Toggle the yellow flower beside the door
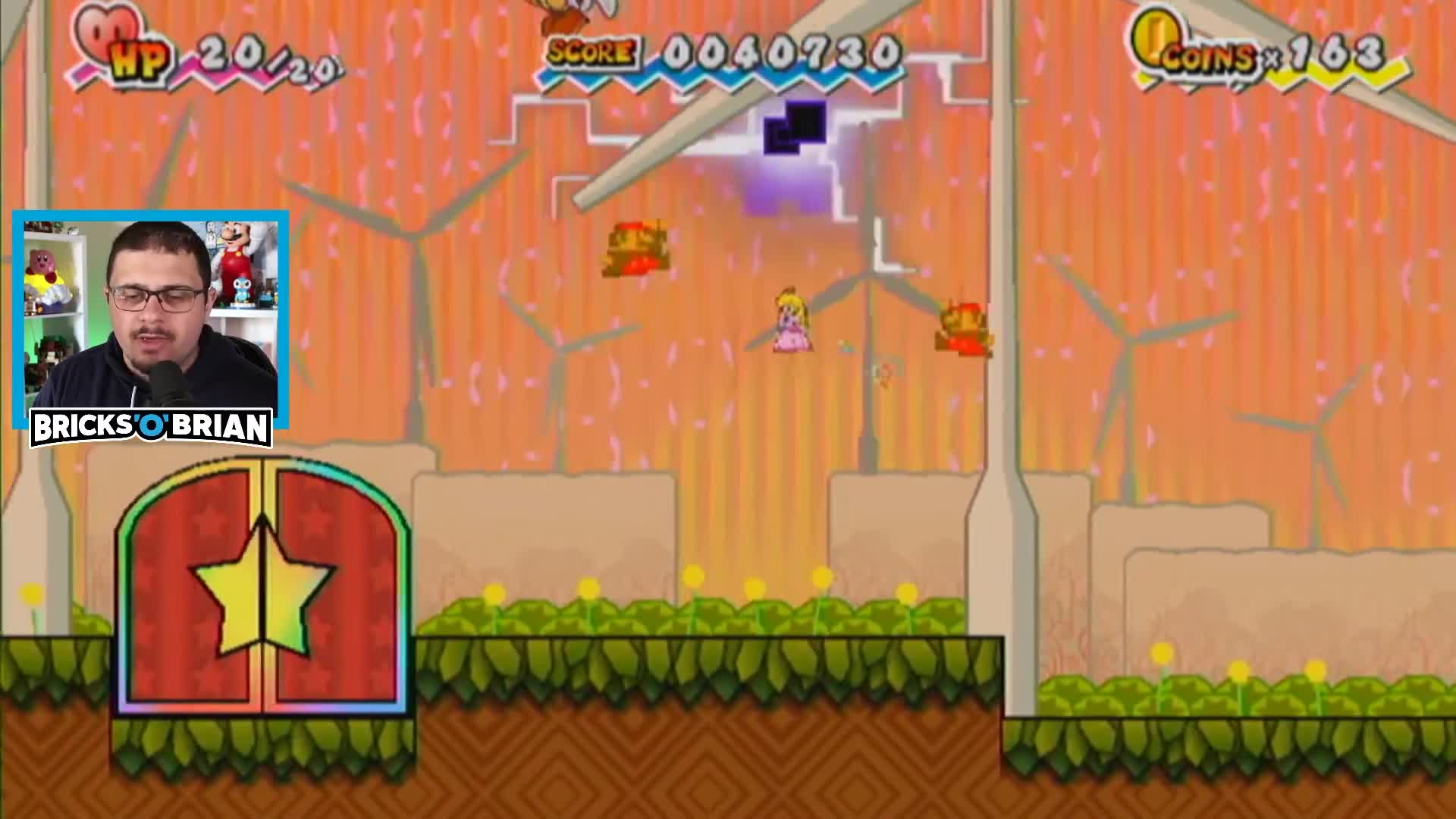This screenshot has width=1456, height=819. (33, 595)
